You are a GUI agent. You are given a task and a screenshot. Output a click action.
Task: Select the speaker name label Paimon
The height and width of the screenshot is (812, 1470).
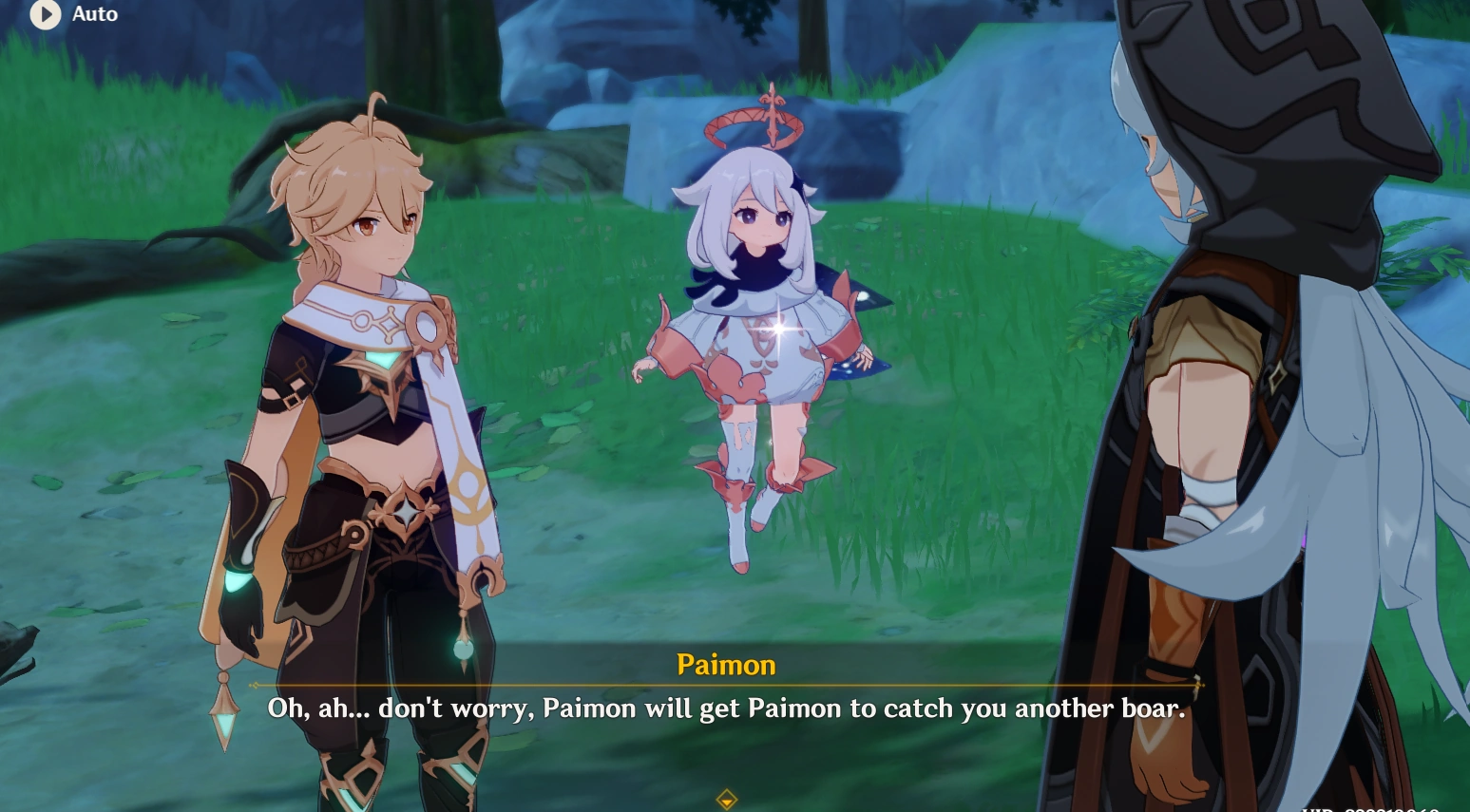point(727,665)
